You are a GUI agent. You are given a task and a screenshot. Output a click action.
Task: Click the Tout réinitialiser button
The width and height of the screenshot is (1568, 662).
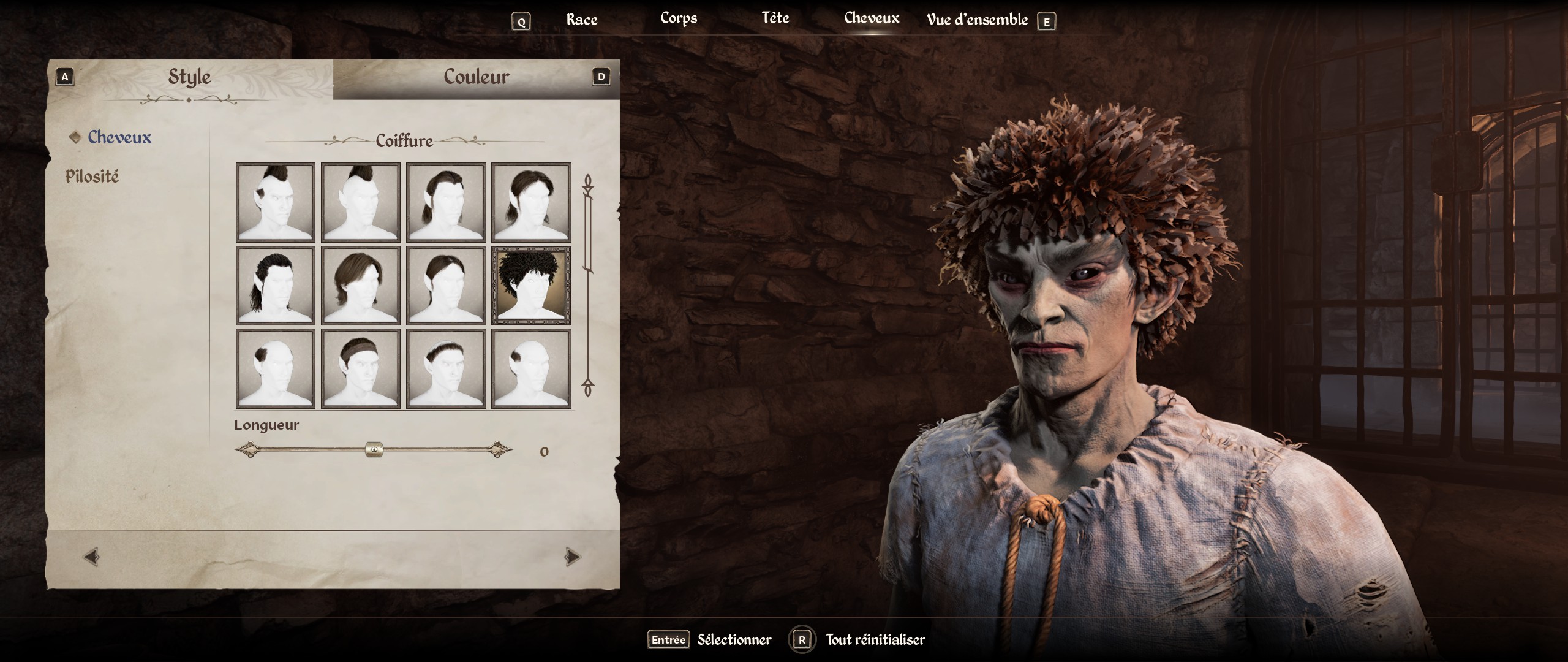875,640
